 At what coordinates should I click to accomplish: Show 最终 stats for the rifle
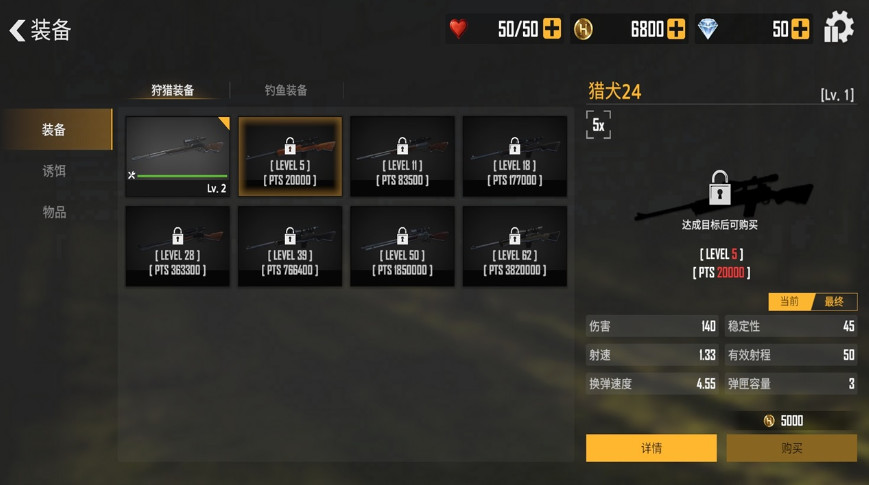click(x=834, y=301)
